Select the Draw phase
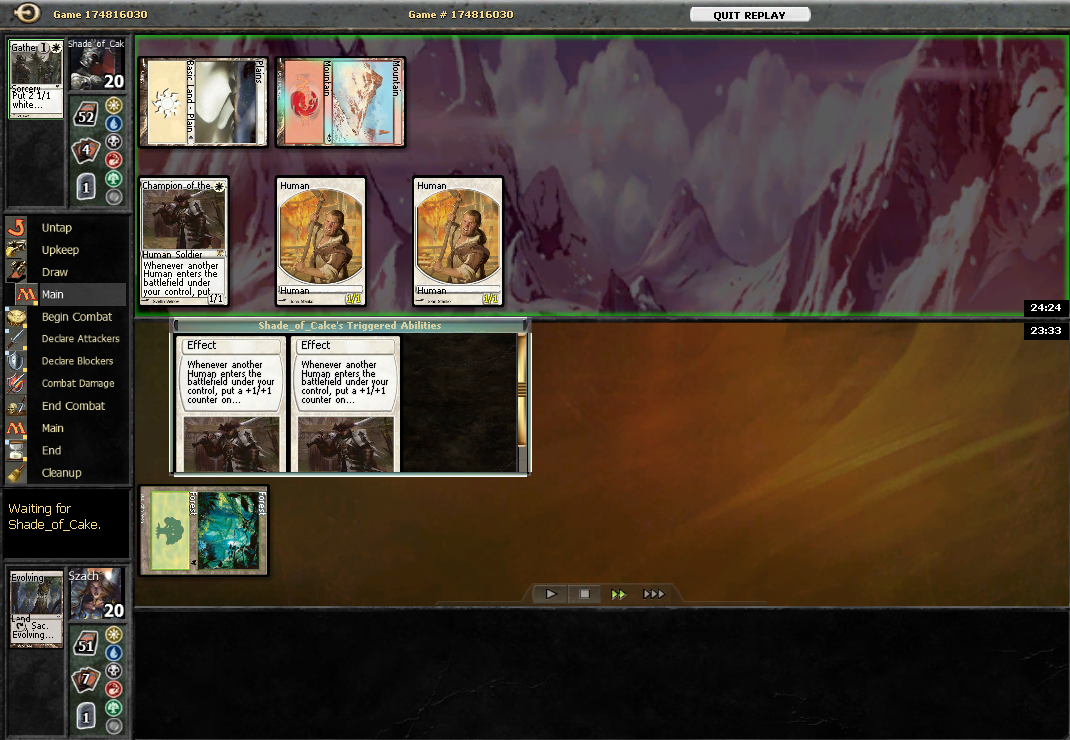 55,272
